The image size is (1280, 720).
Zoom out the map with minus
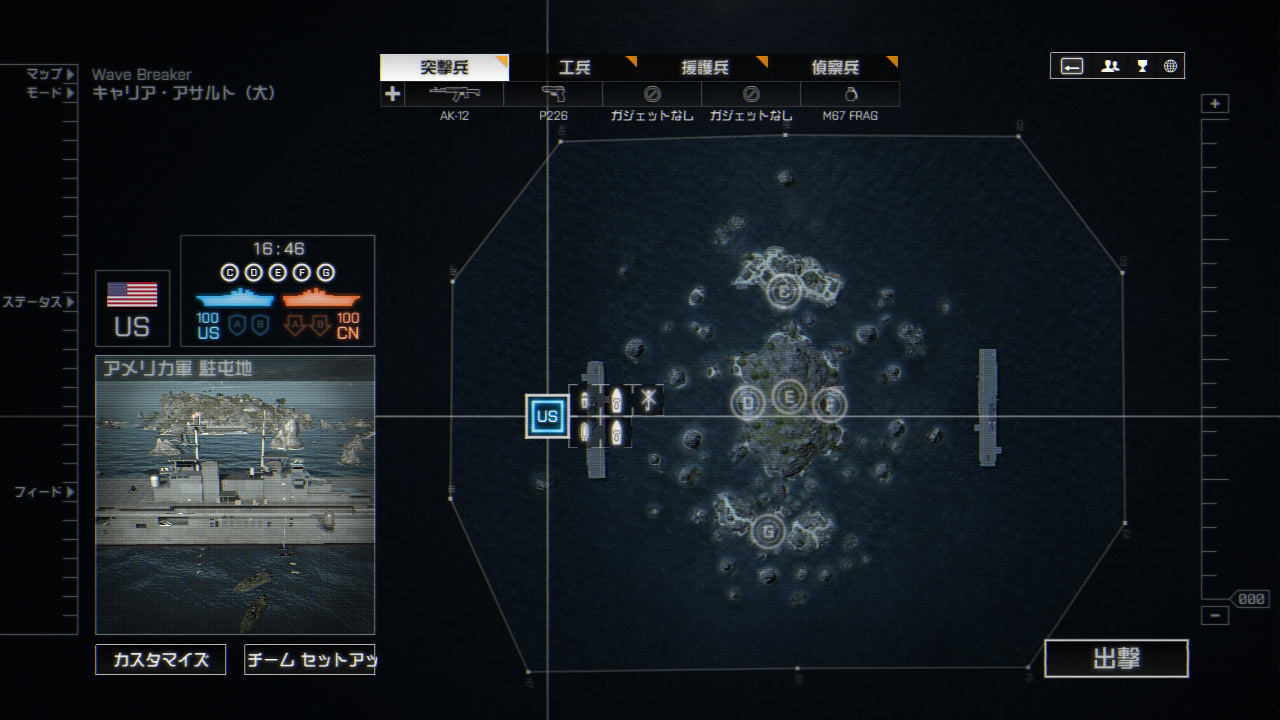pos(1215,616)
